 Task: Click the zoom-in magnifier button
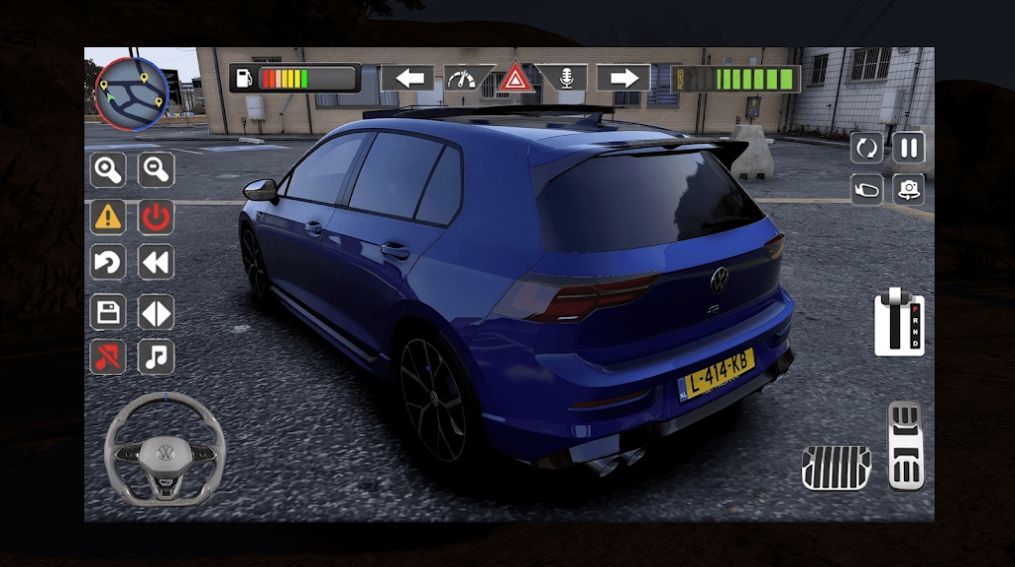coord(108,170)
